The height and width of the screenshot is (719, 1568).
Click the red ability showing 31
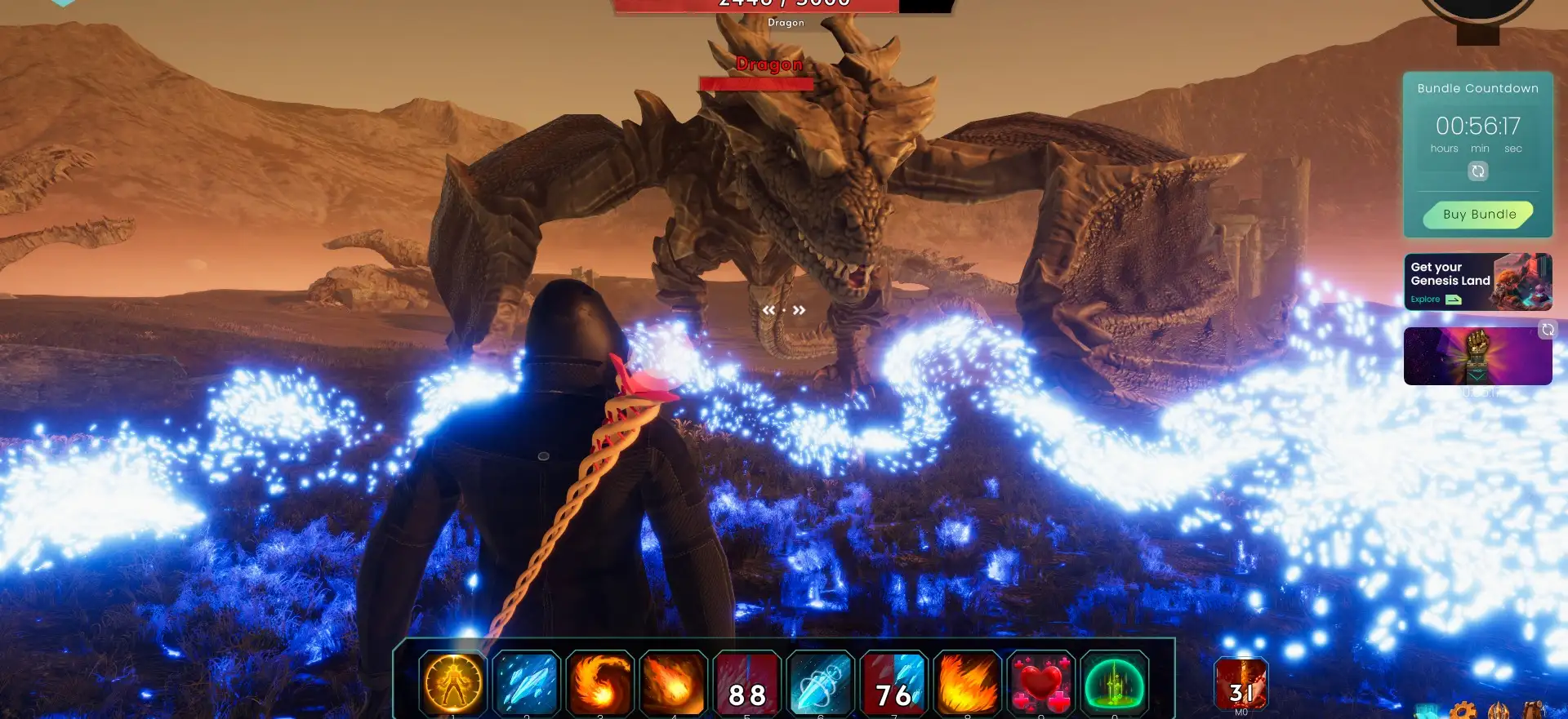pyautogui.click(x=1241, y=684)
